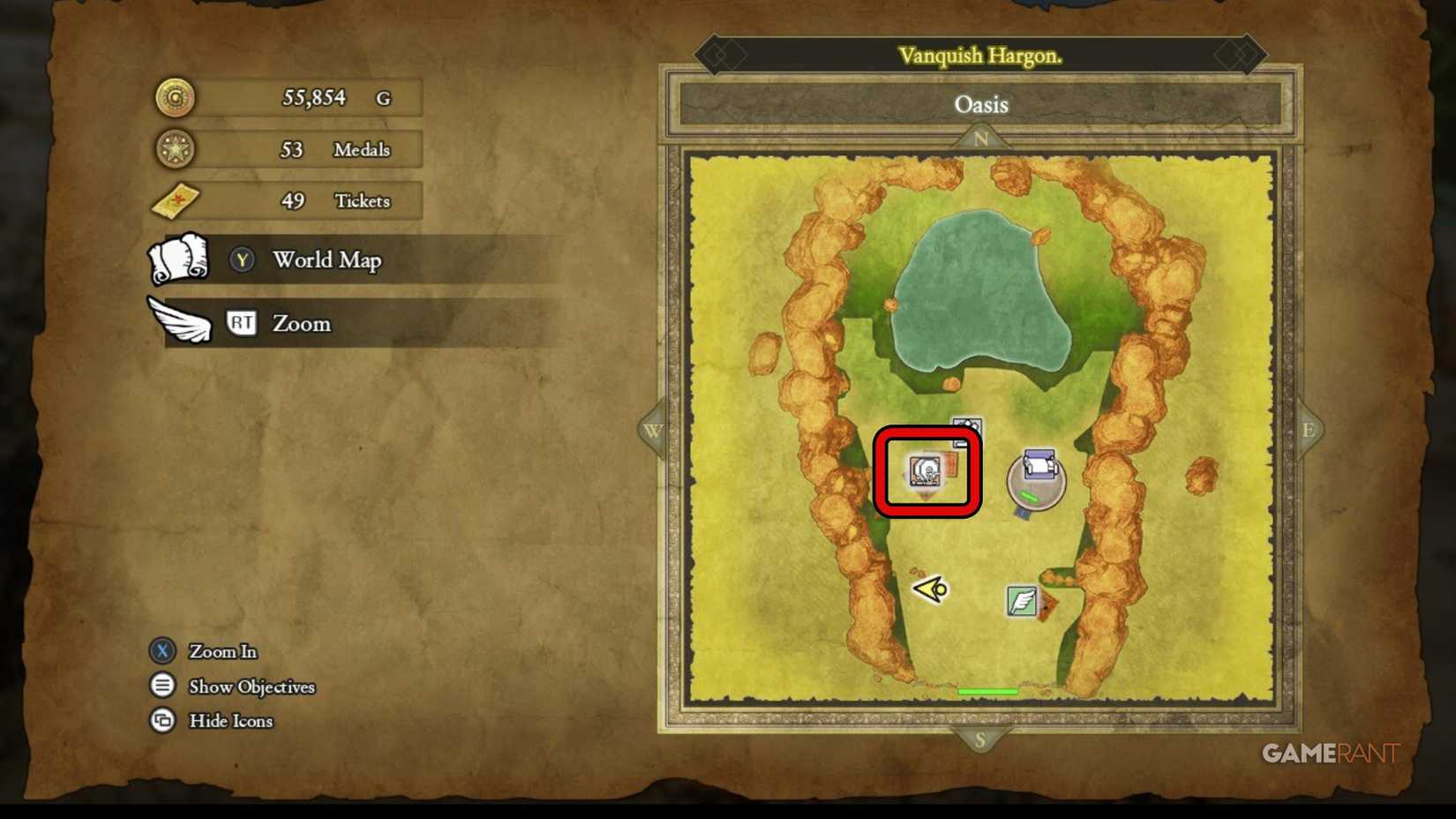The image size is (1456, 819).
Task: Select the yellow player arrow marker
Action: tap(929, 590)
